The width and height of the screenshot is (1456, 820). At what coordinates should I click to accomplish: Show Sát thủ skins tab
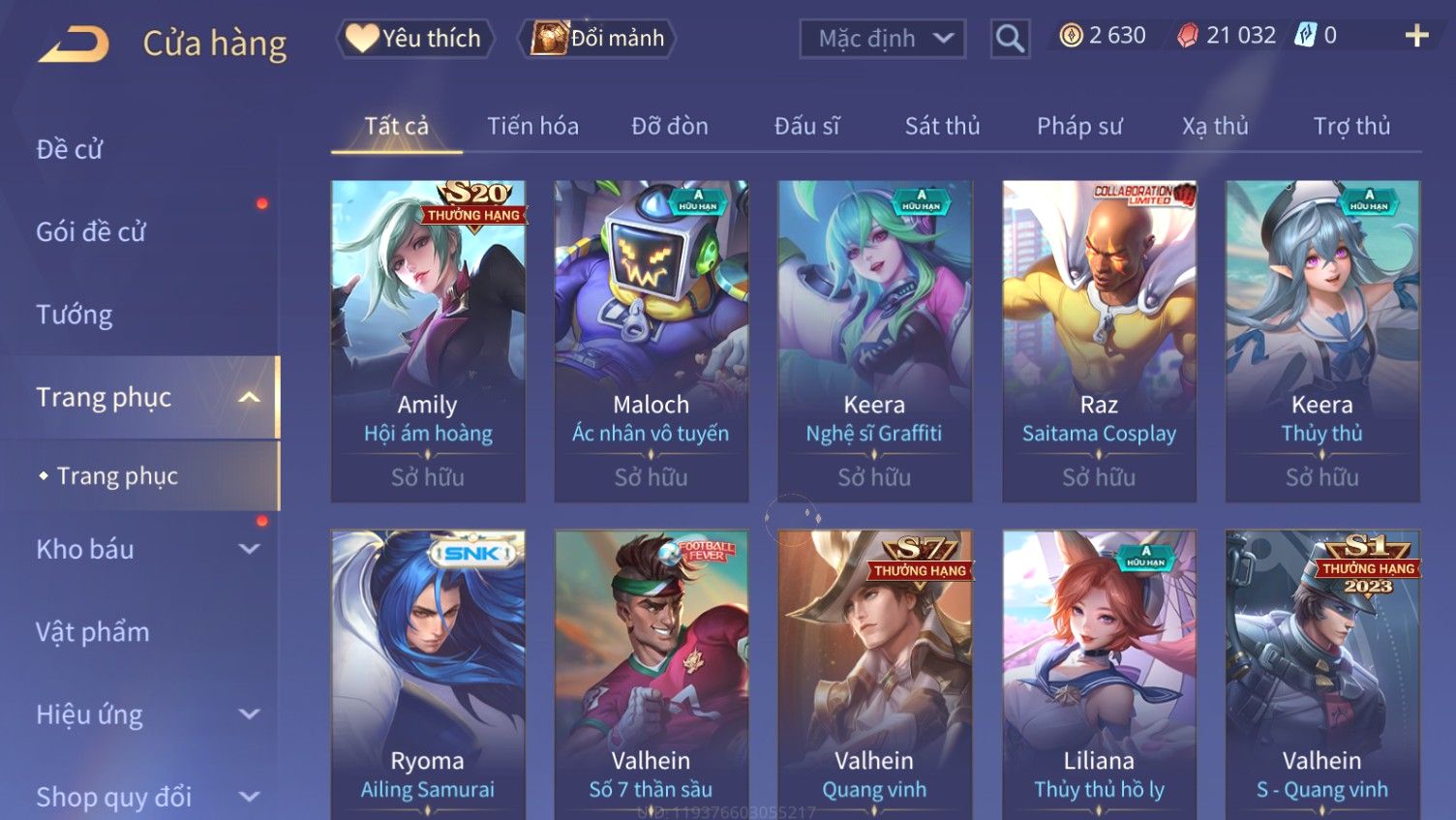click(x=942, y=126)
